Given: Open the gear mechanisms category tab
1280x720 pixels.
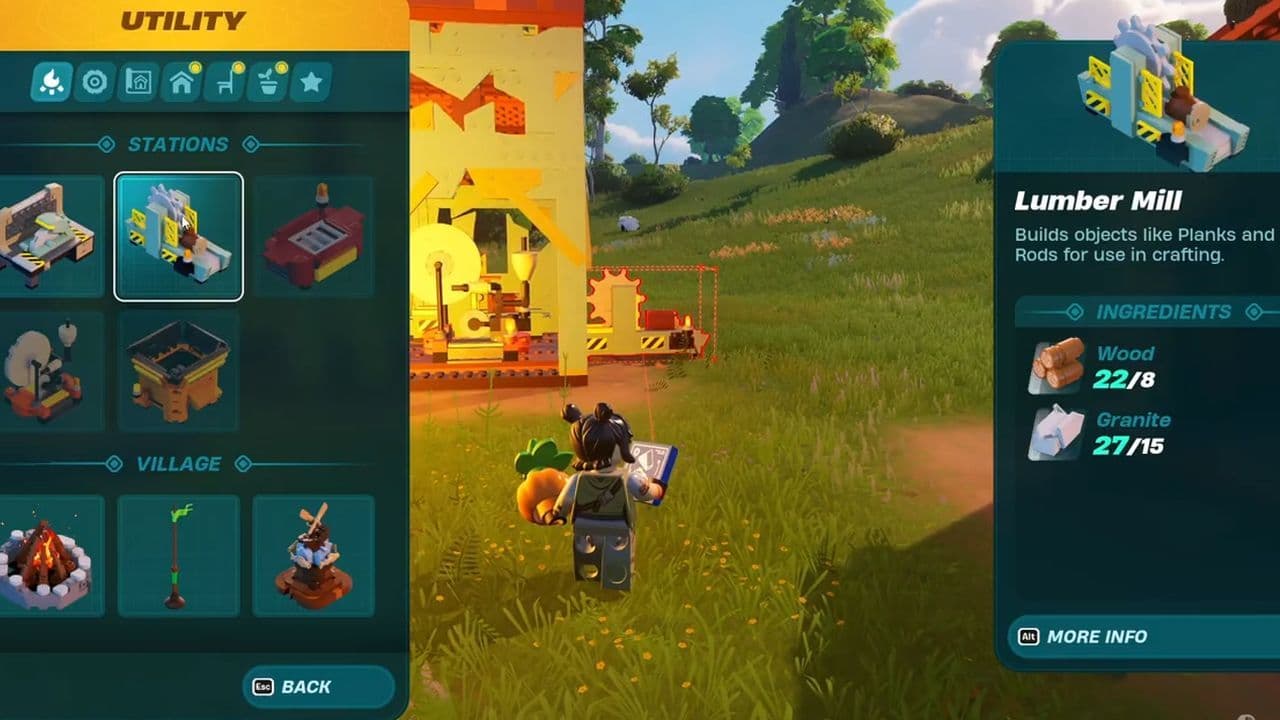Looking at the screenshot, I should pyautogui.click(x=95, y=82).
